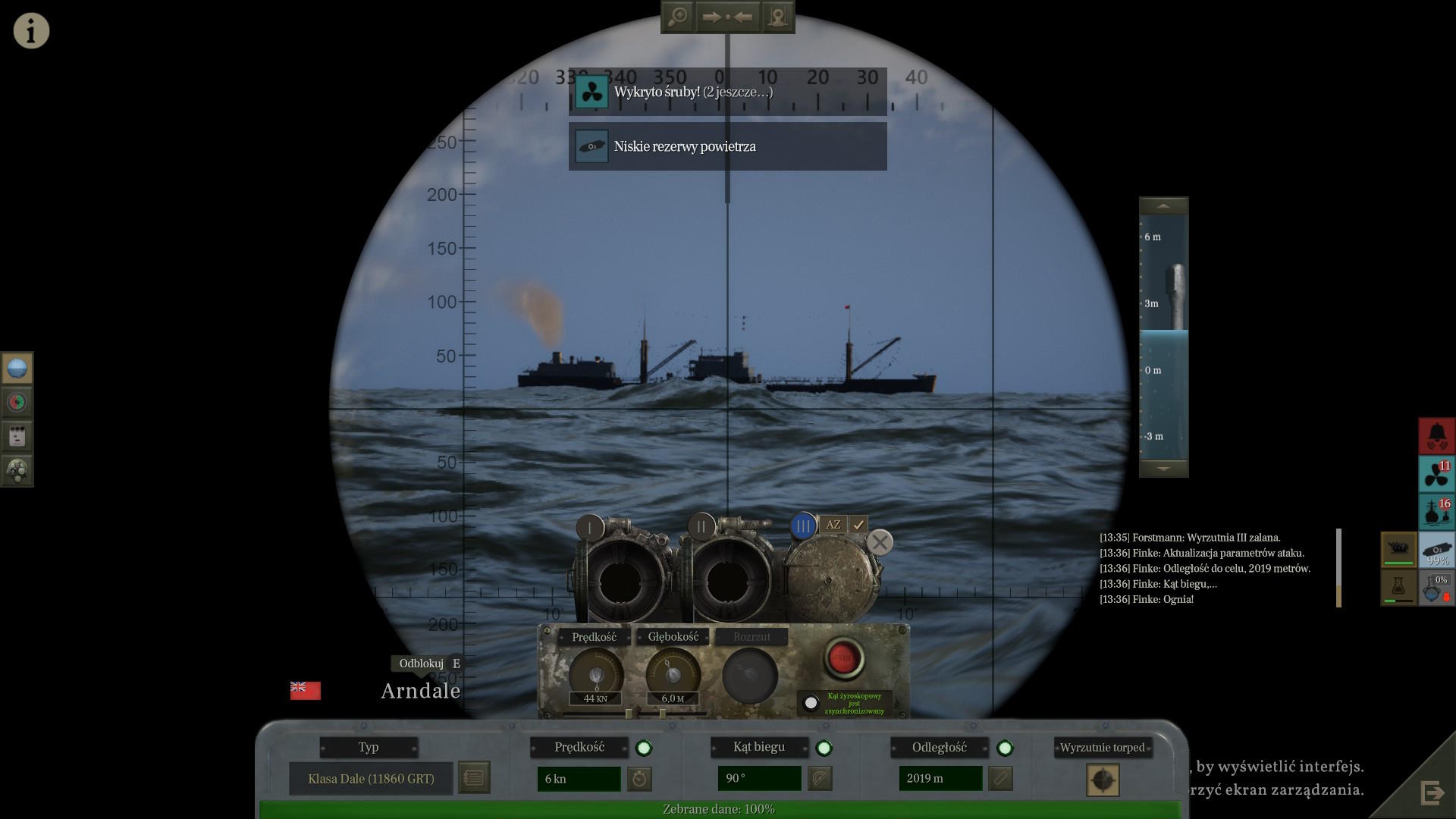Click the exit arrow in the corner
Image resolution: width=1456 pixels, height=819 pixels.
[x=1432, y=793]
